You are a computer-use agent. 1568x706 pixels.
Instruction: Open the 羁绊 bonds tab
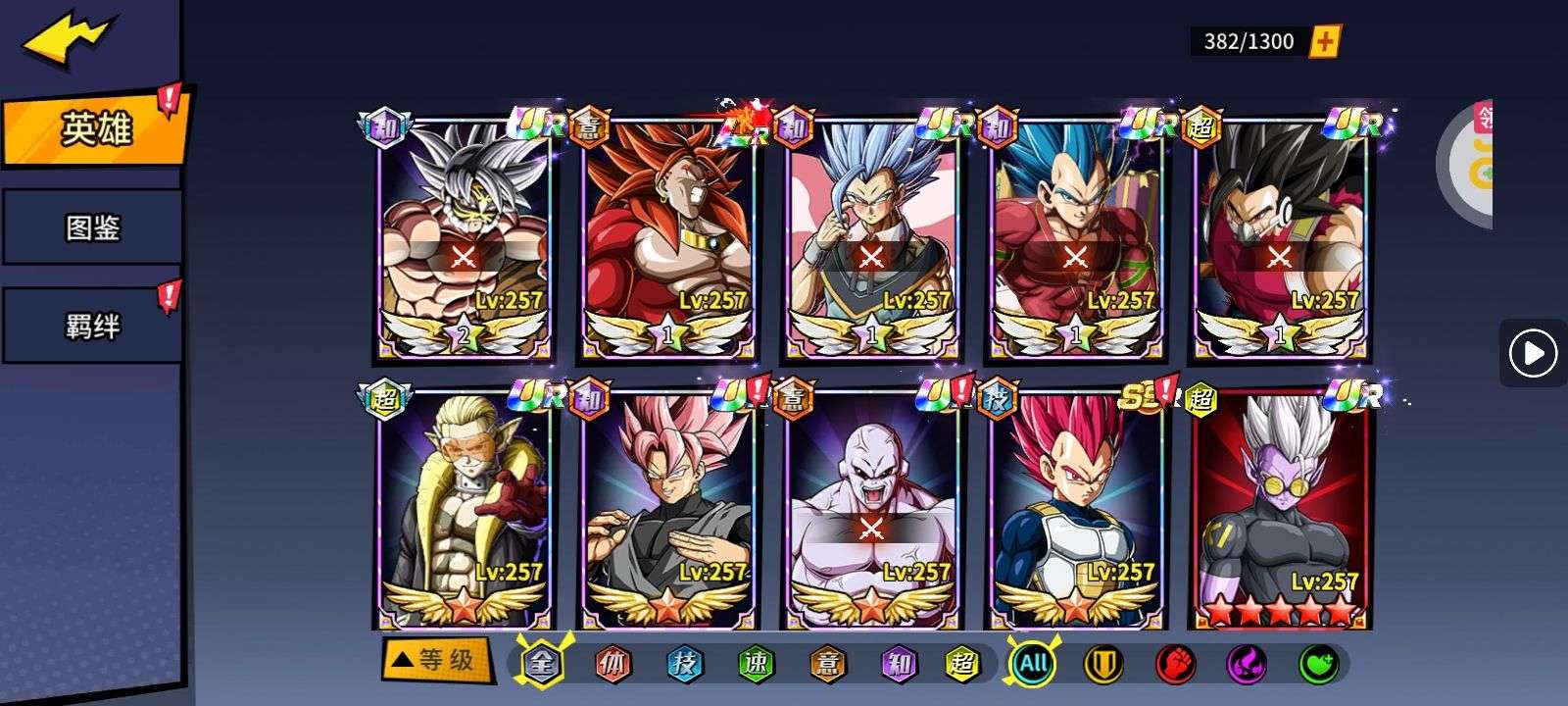coord(92,326)
